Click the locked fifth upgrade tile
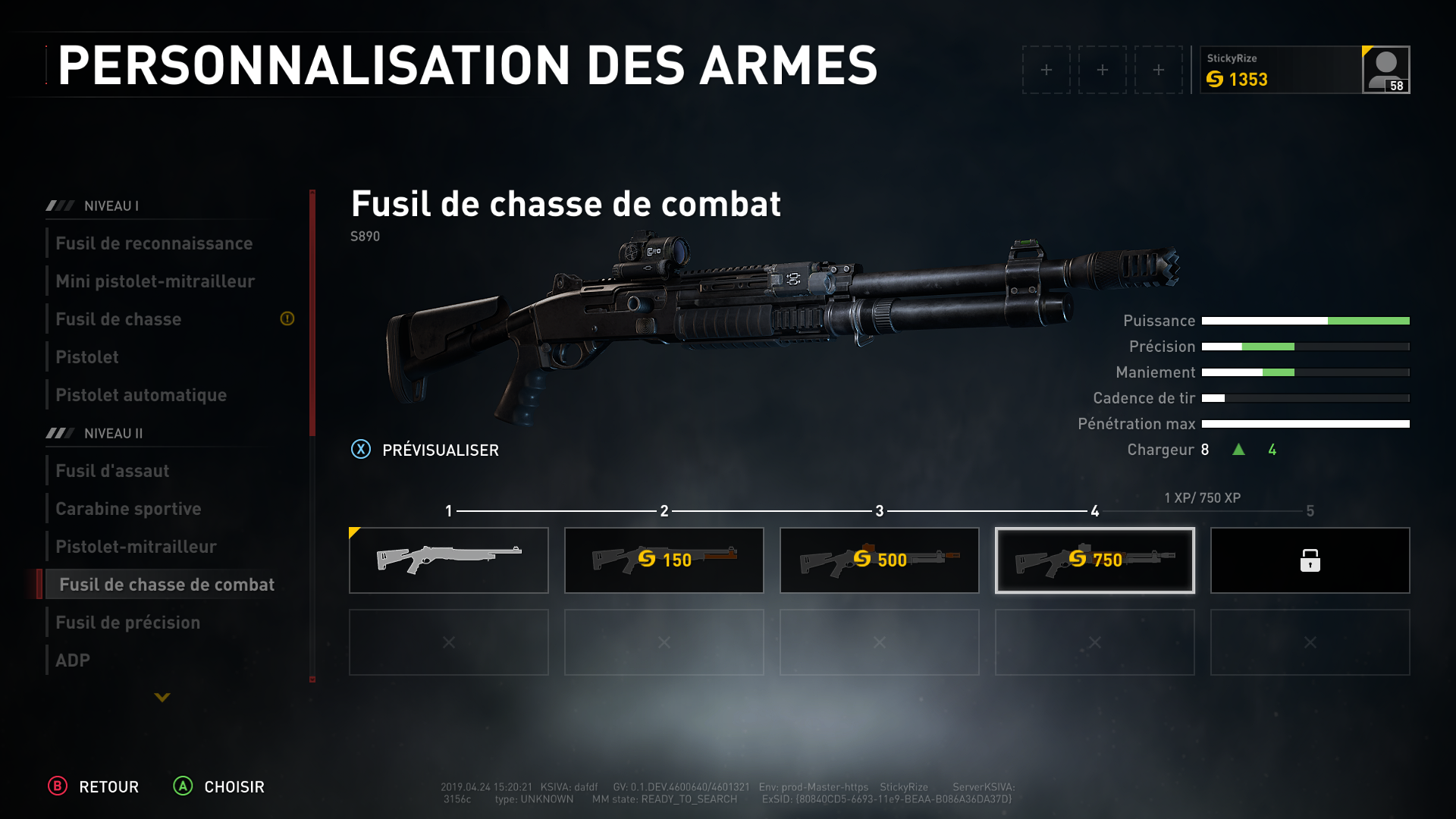Image resolution: width=1456 pixels, height=819 pixels. pyautogui.click(x=1310, y=560)
